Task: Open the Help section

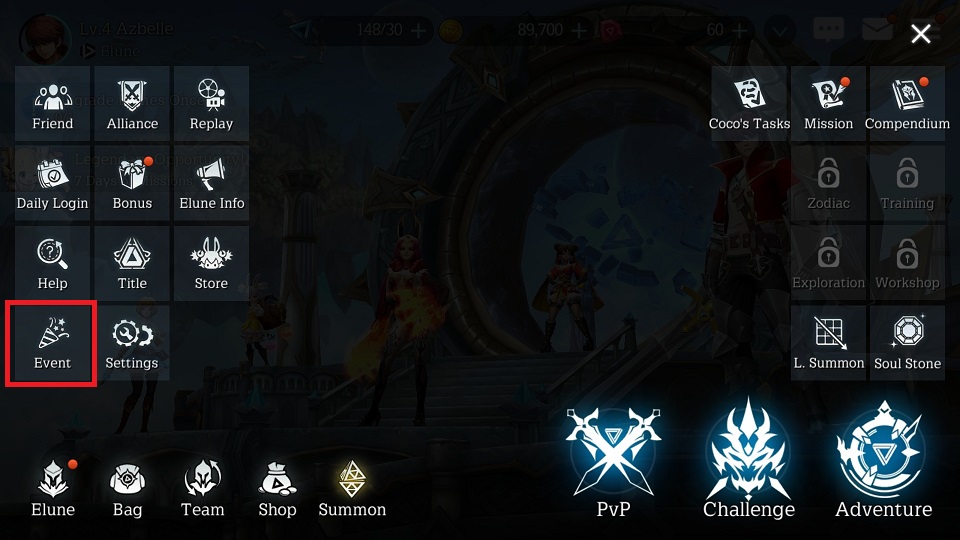Action: pos(52,263)
